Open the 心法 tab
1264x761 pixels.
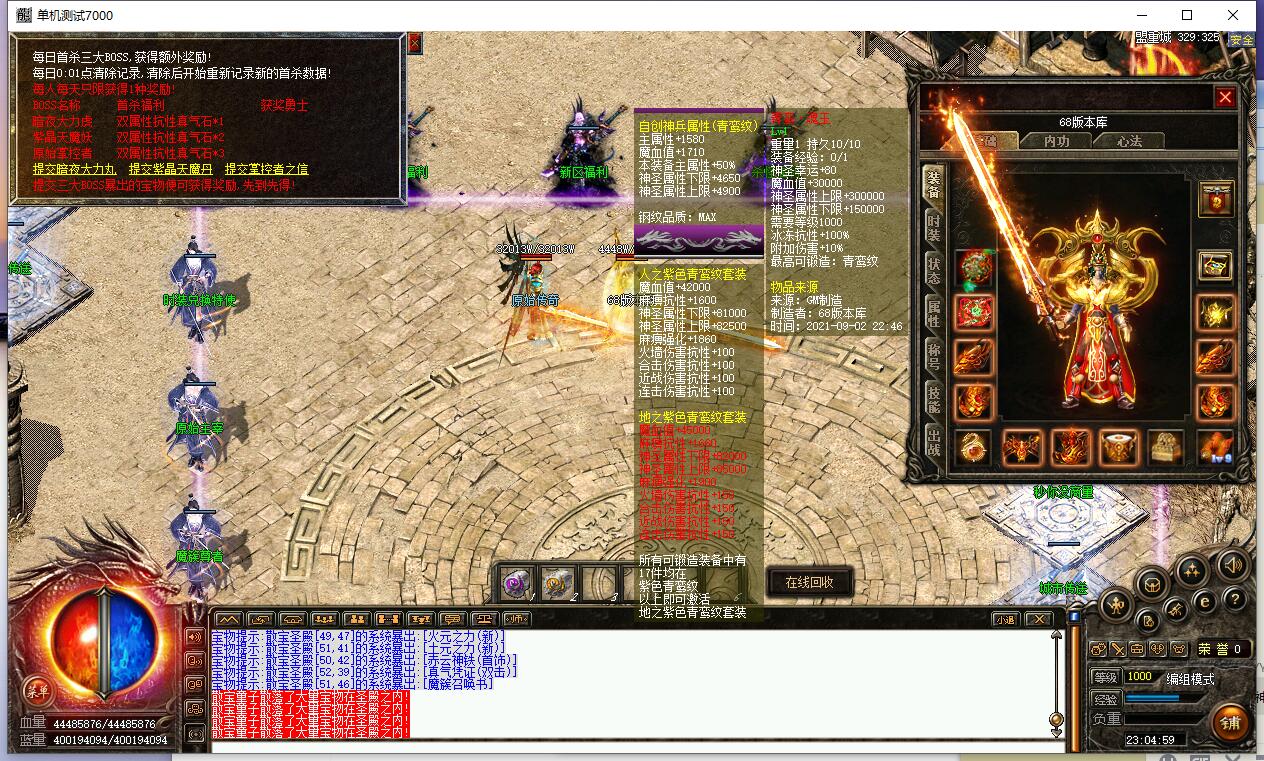click(1129, 141)
